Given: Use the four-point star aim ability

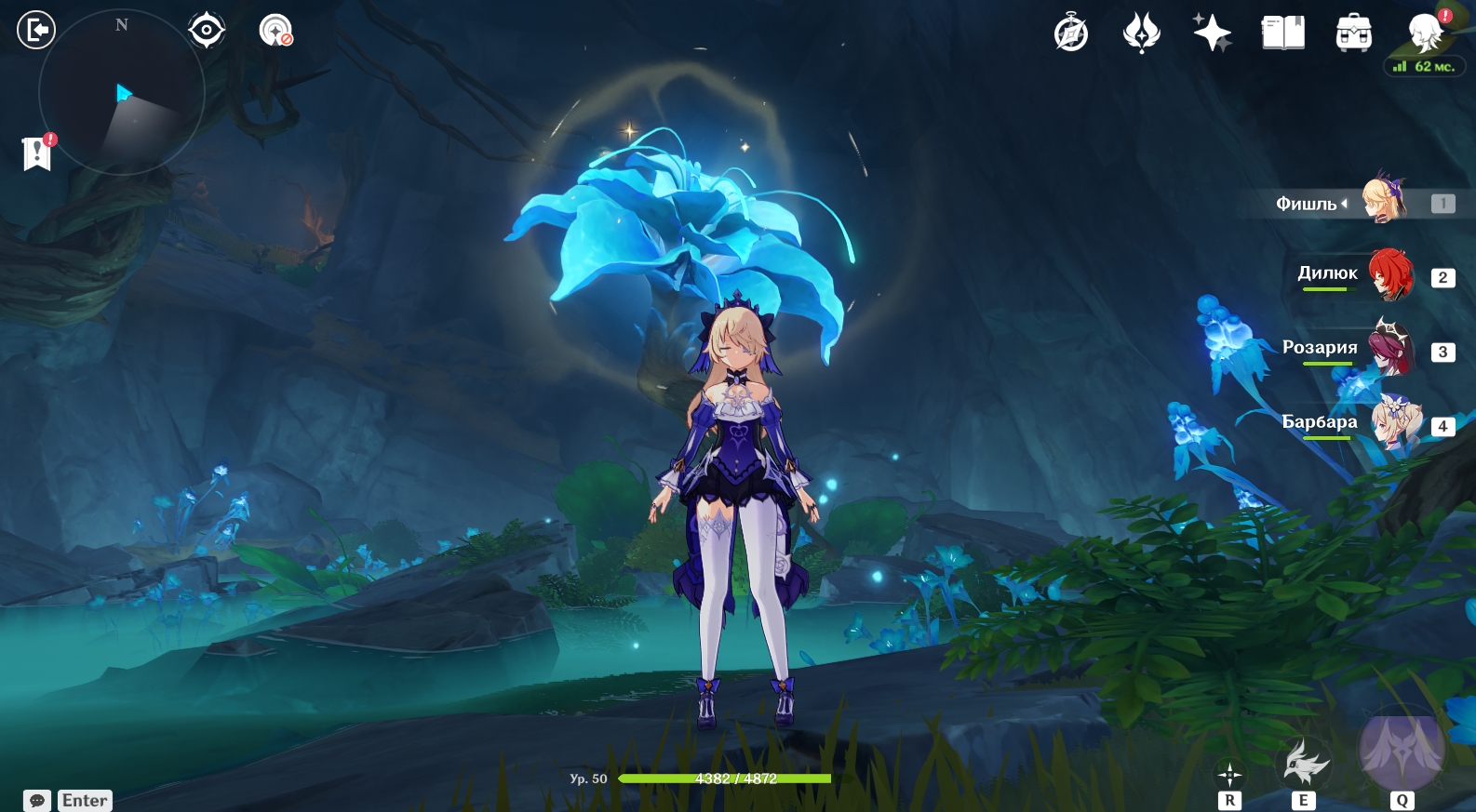Looking at the screenshot, I should coord(1229,774).
